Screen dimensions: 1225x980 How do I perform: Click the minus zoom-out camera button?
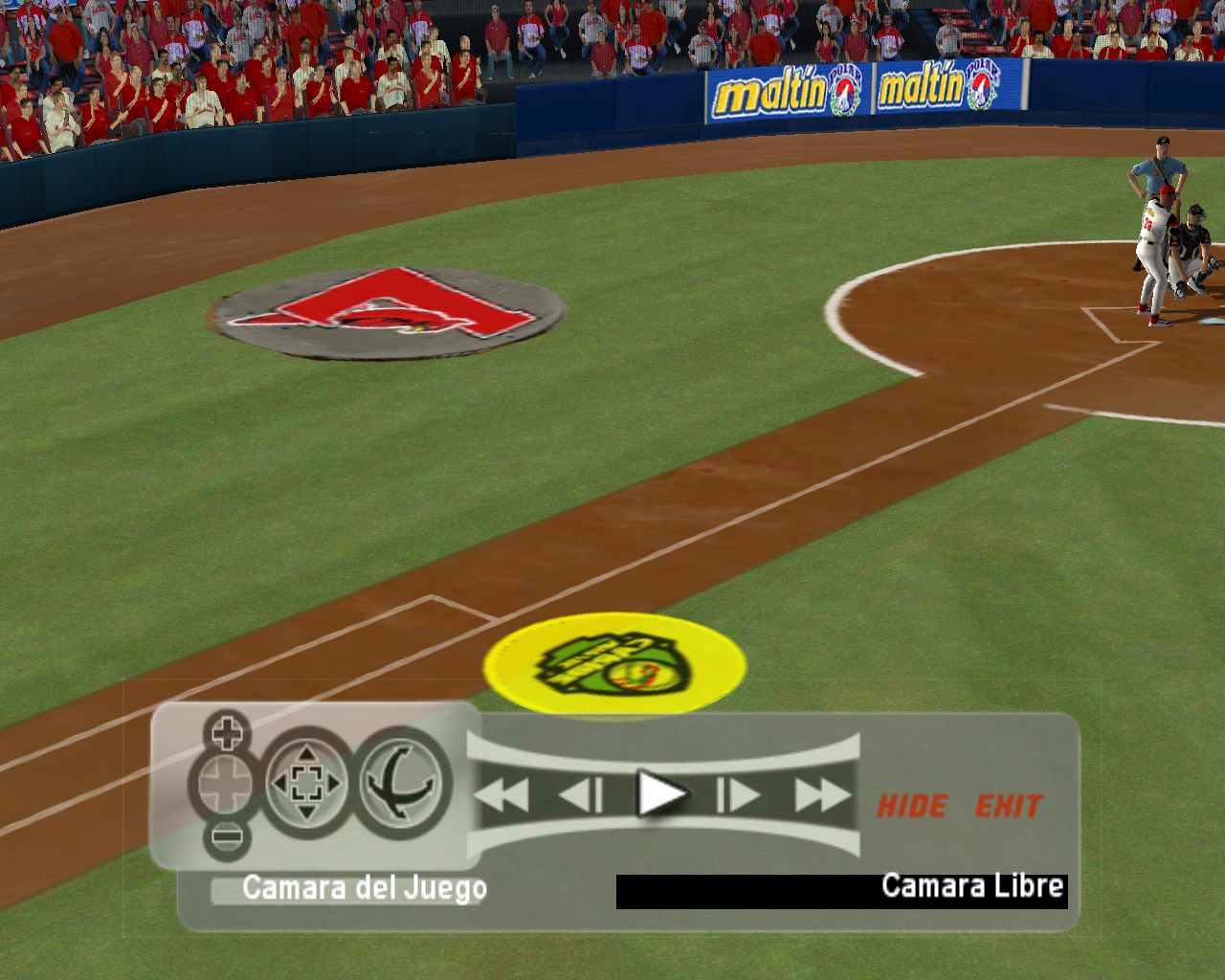point(227,837)
